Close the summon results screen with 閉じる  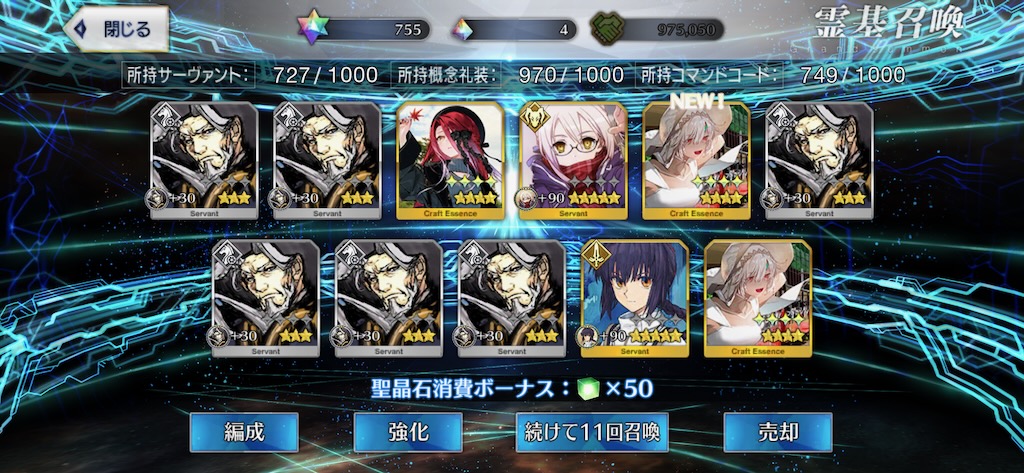tap(115, 29)
